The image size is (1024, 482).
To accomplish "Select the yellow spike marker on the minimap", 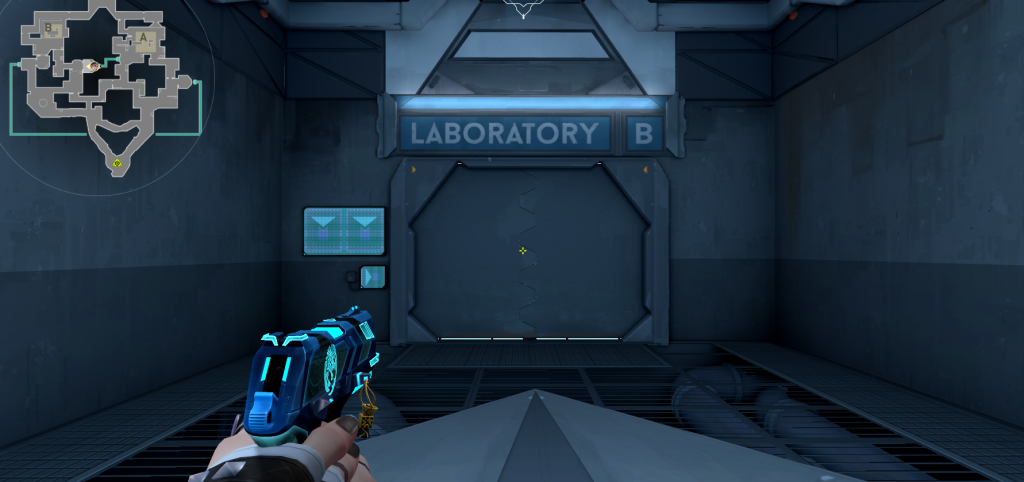I will click(x=118, y=162).
